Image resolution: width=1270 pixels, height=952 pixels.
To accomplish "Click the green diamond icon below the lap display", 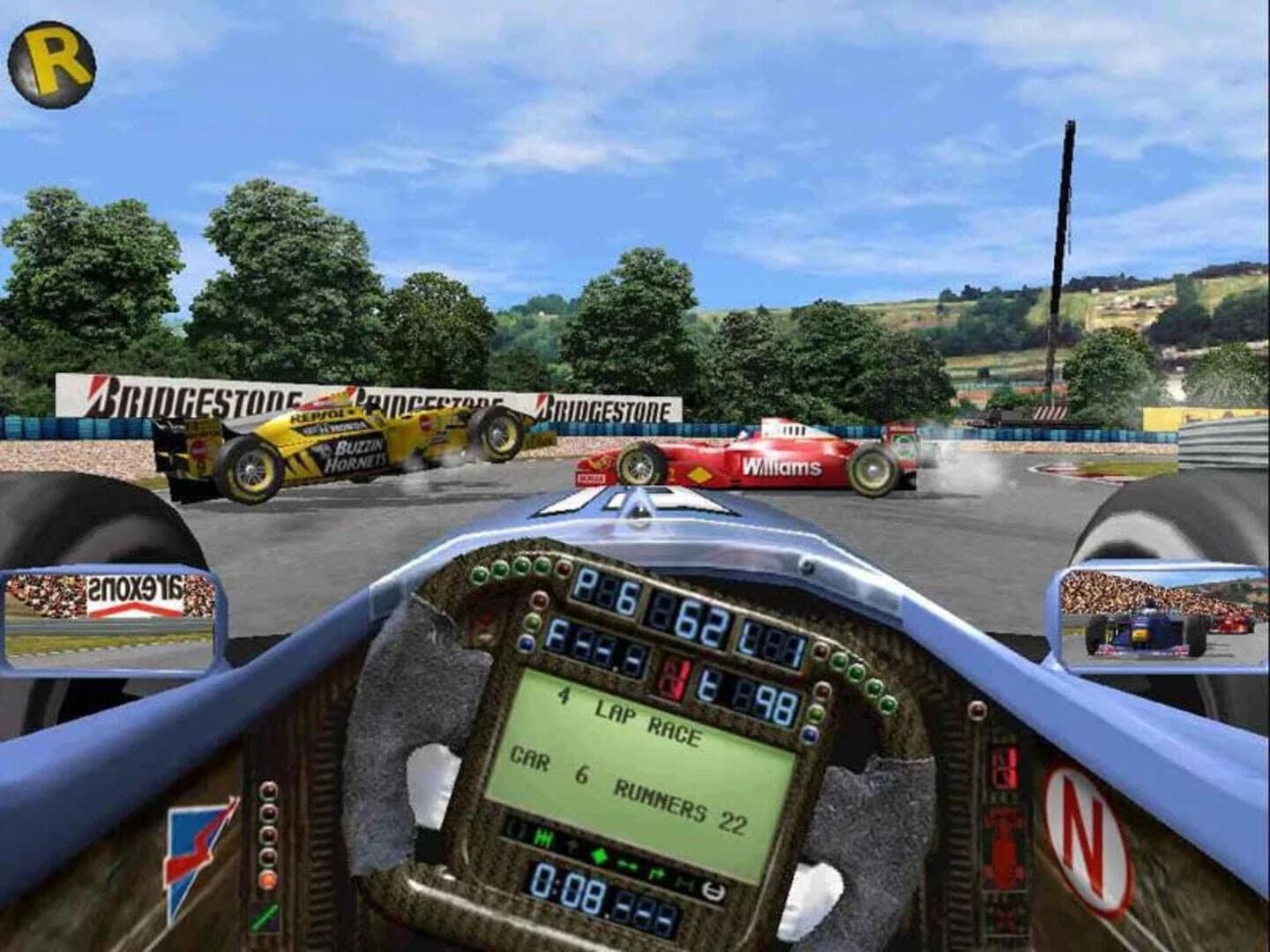I will click(600, 855).
